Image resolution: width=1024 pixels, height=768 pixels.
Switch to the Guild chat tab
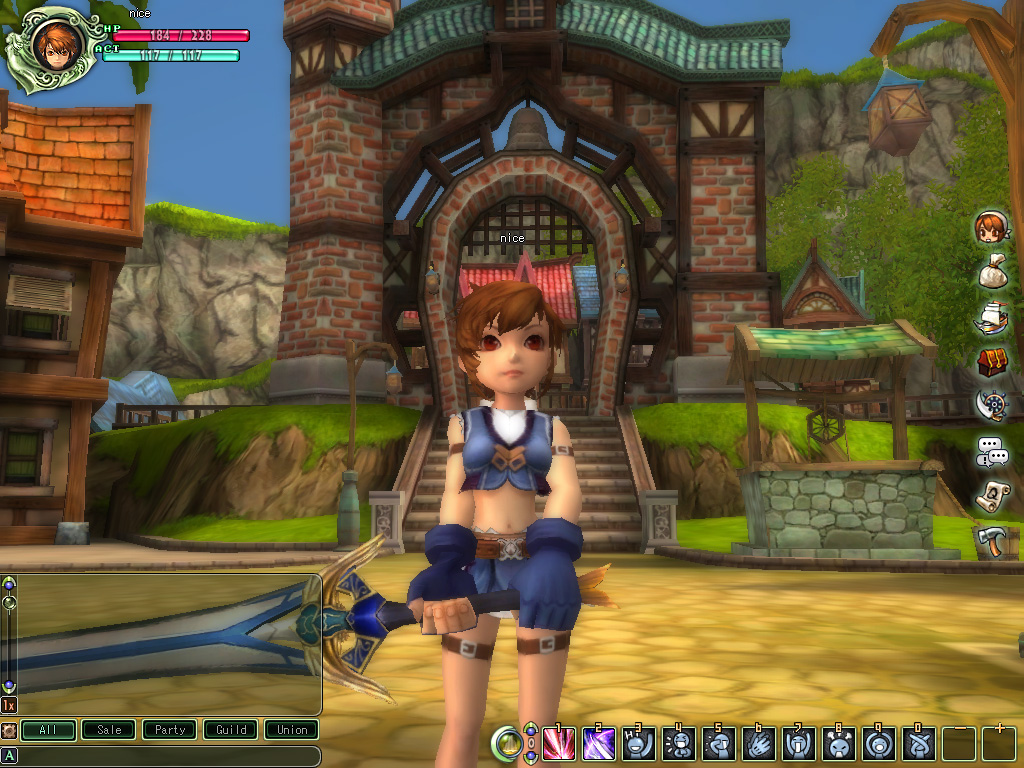231,730
